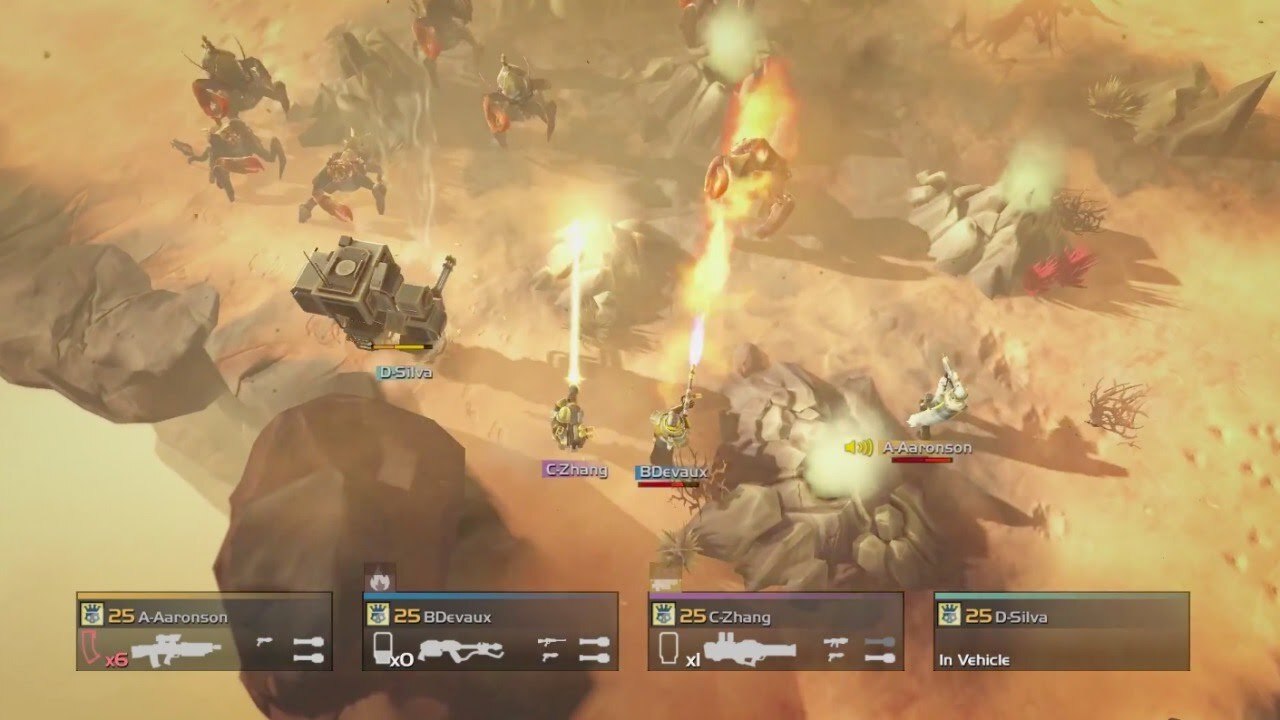The width and height of the screenshot is (1280, 720).
Task: Select BDevaux's flamethrower weapon icon
Action: (x=461, y=651)
